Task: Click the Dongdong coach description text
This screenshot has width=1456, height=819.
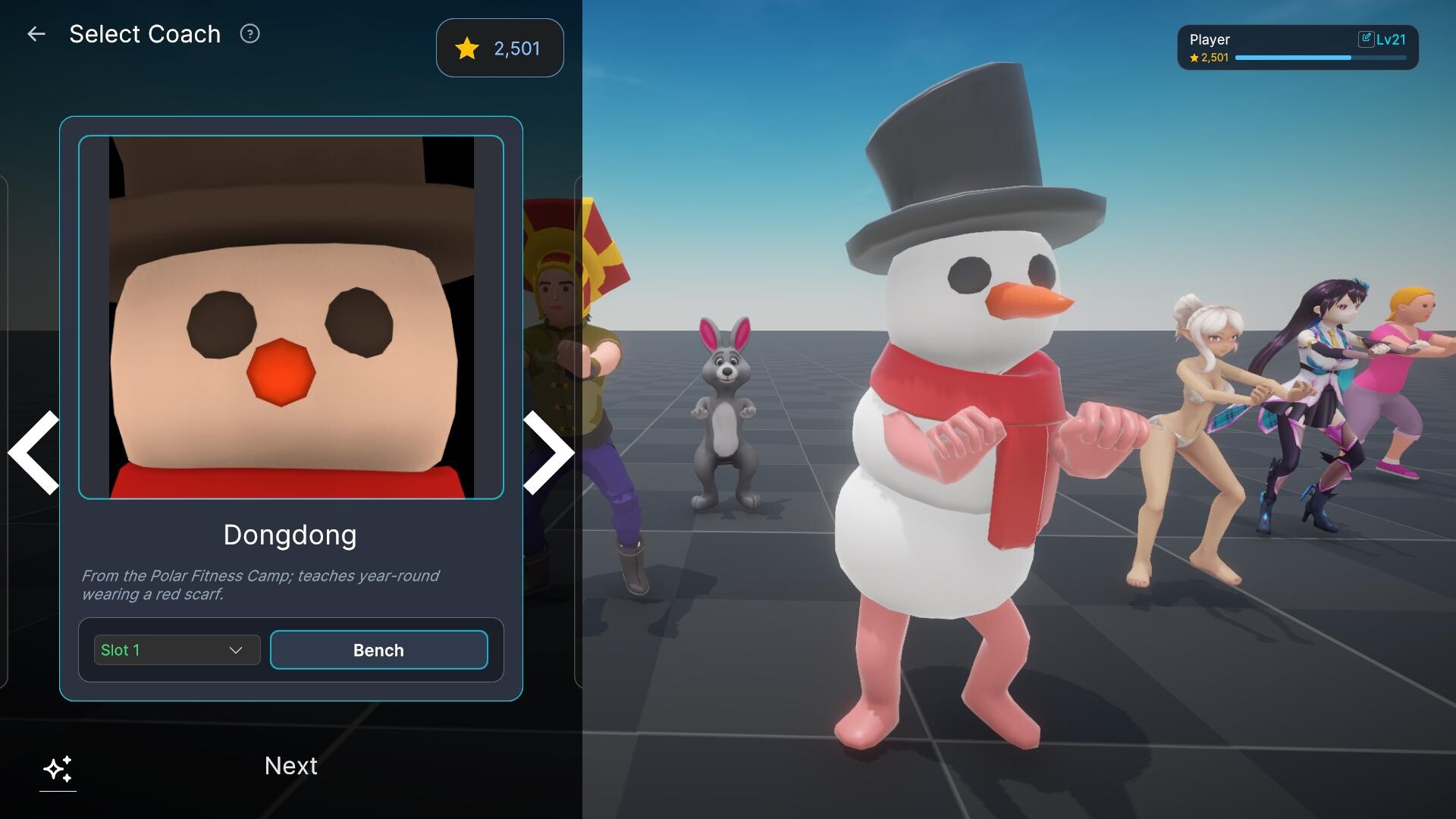Action: 260,585
